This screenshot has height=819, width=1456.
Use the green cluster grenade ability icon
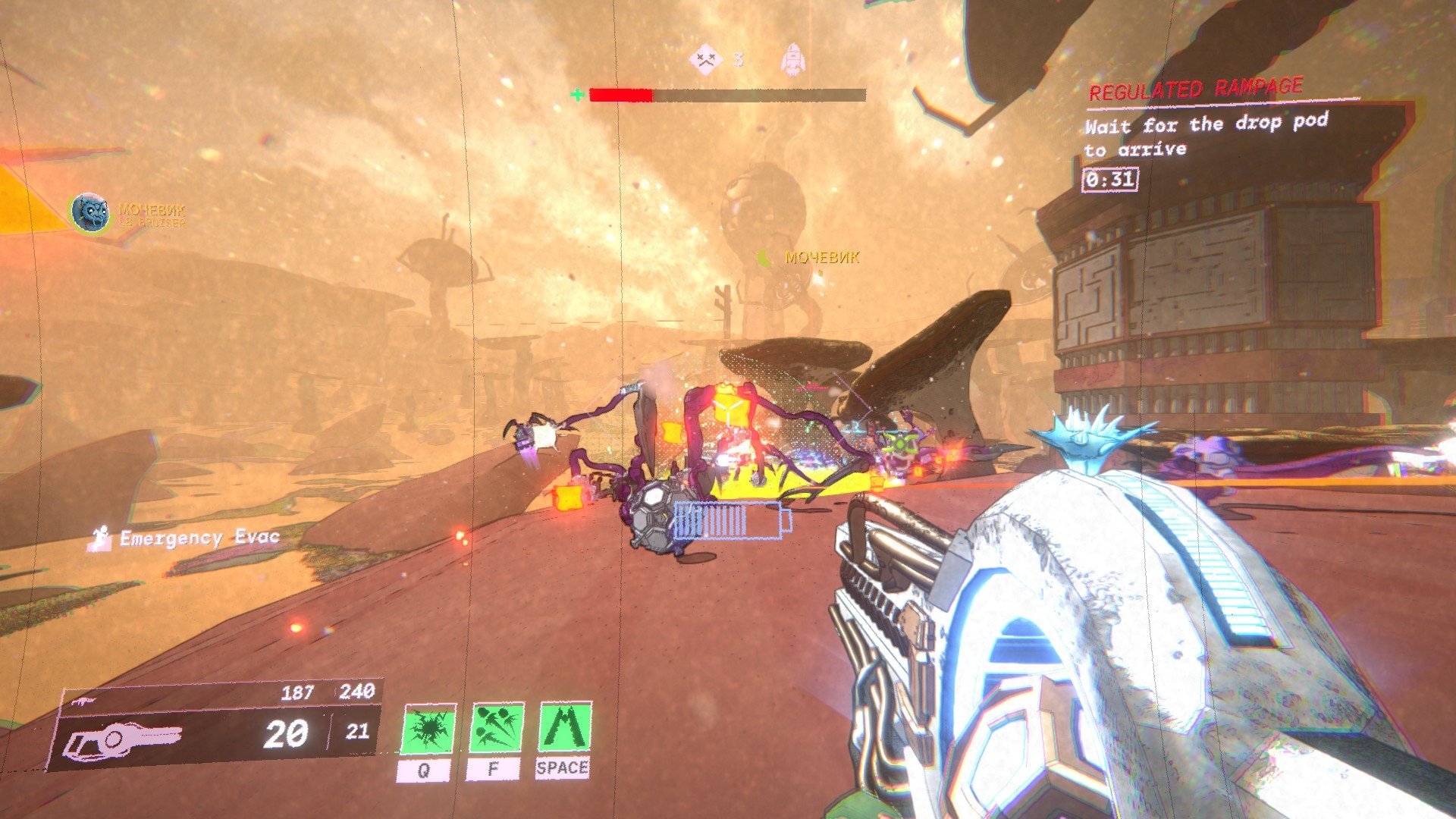tap(497, 728)
